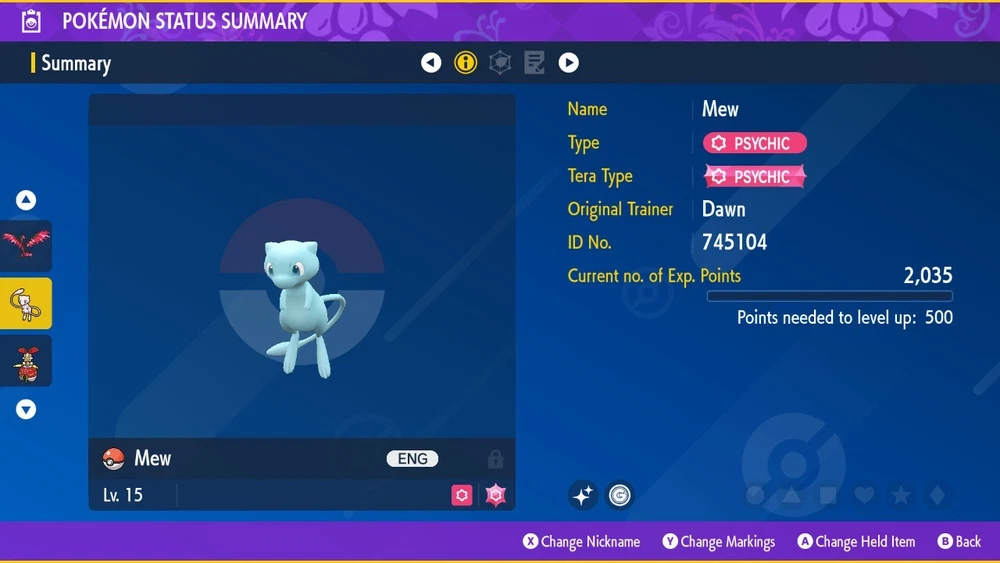The width and height of the screenshot is (1000, 563).
Task: Click the circular G origin mark icon
Action: click(x=620, y=495)
